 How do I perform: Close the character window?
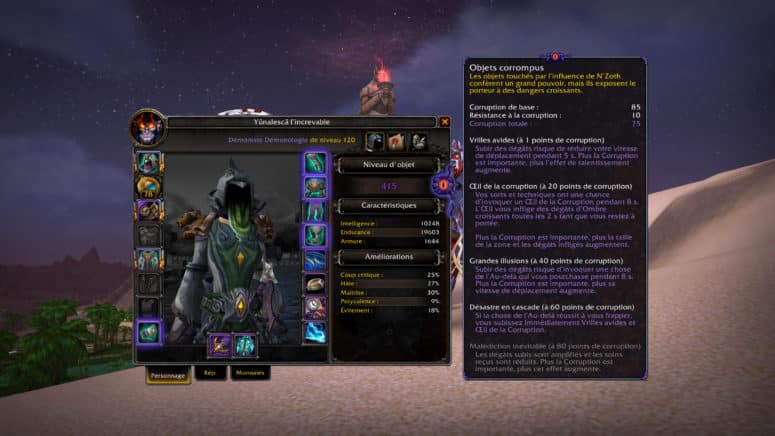[445, 122]
